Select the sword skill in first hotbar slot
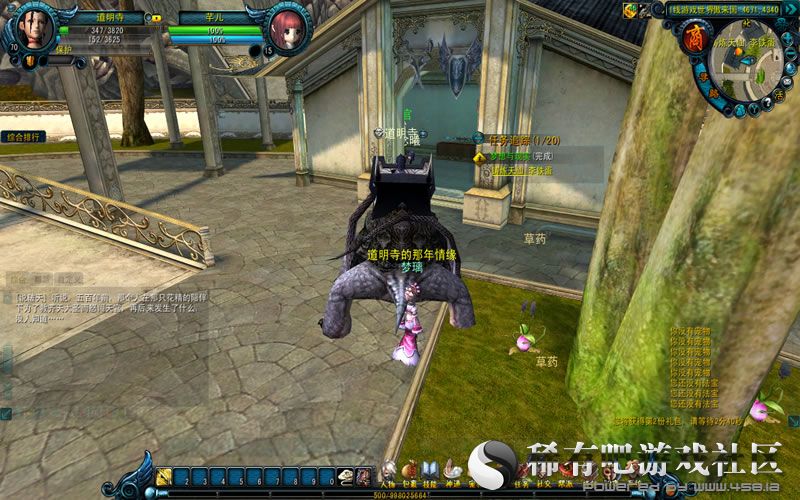800x500 pixels. 166,477
